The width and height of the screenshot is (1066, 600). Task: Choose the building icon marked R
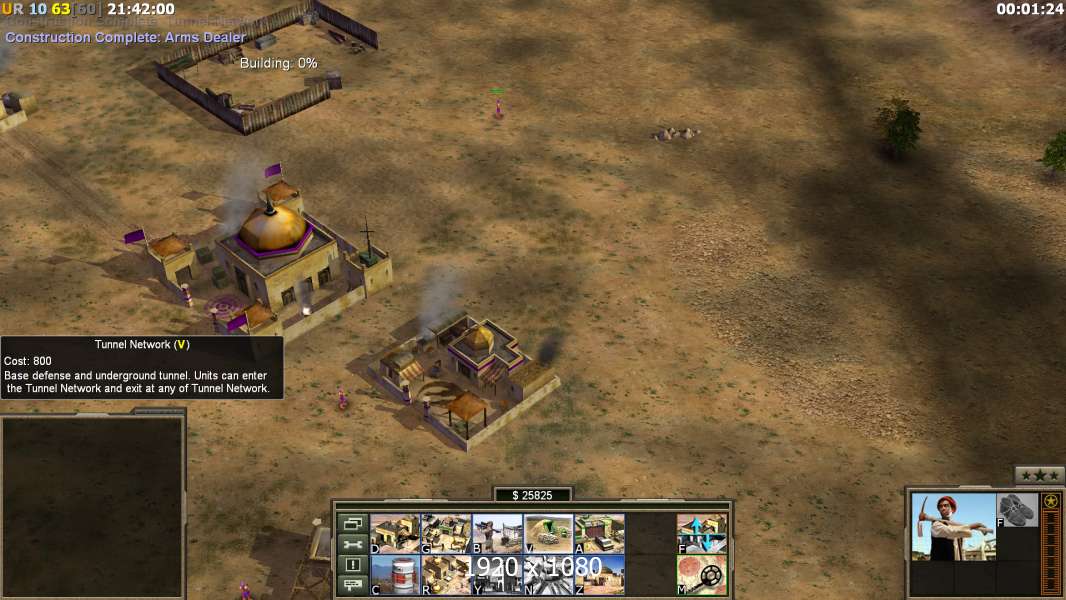[x=446, y=575]
